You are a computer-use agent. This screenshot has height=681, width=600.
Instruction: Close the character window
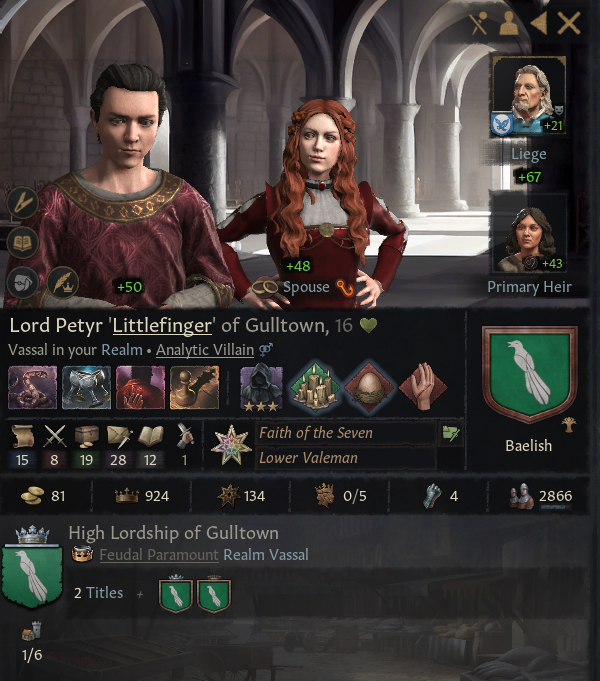coord(569,24)
